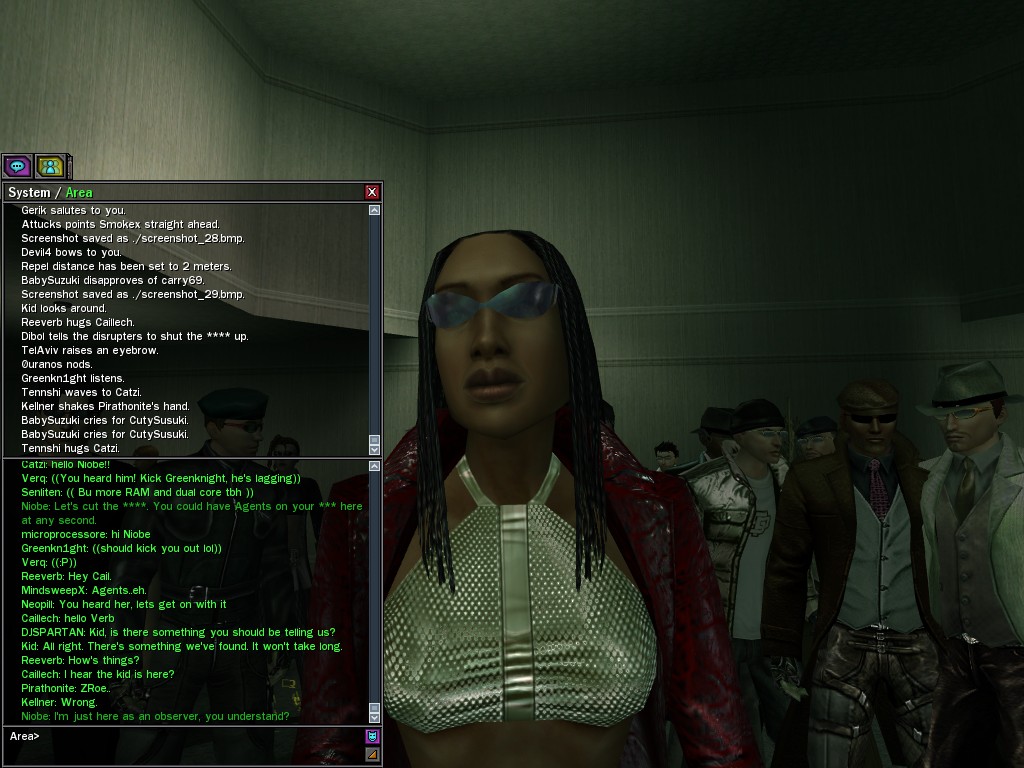This screenshot has height=768, width=1024.
Task: Click the system log scroll-up arrow
Action: click(x=375, y=210)
